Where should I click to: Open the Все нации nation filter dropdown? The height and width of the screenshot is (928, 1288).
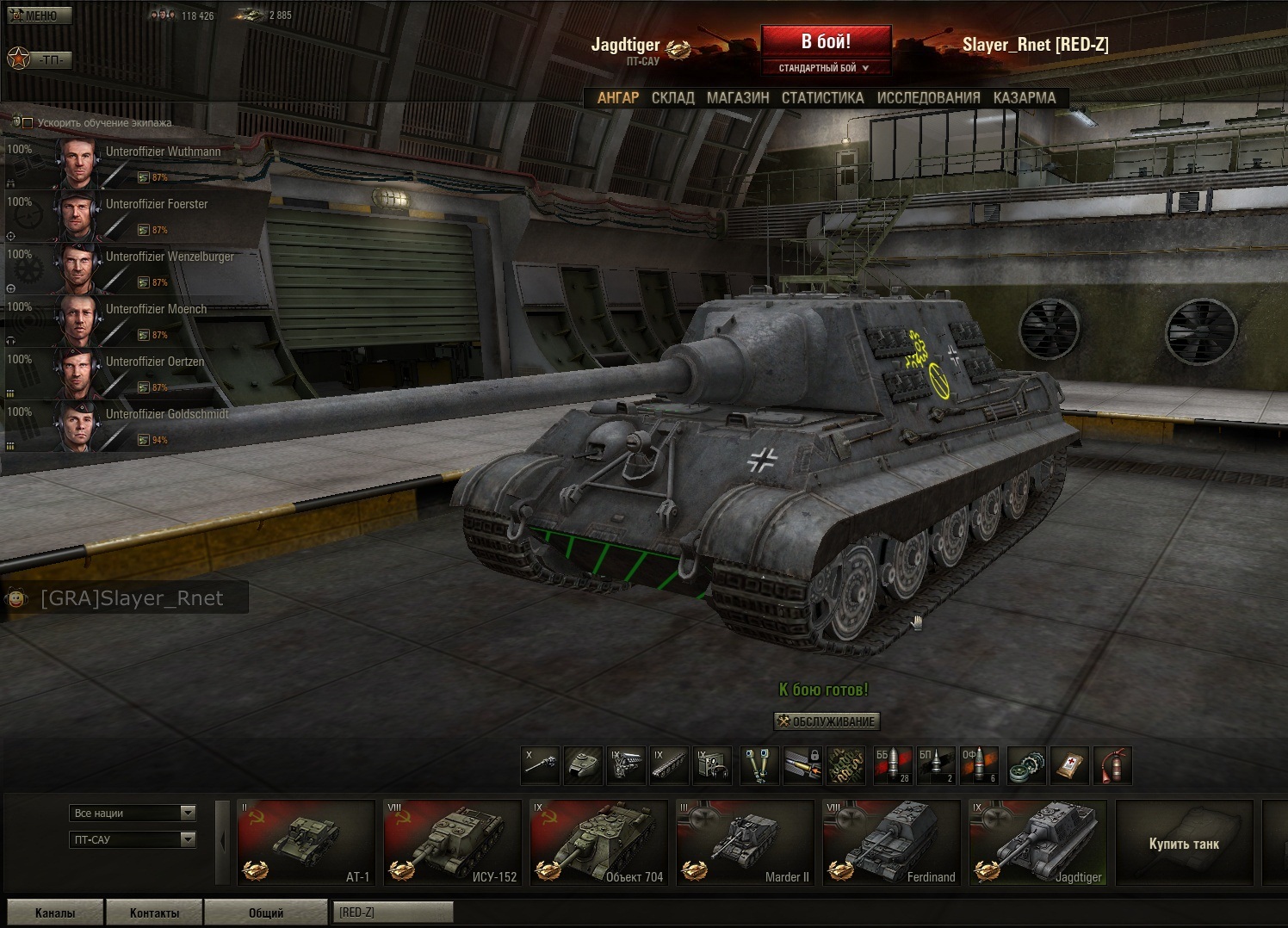[x=133, y=814]
